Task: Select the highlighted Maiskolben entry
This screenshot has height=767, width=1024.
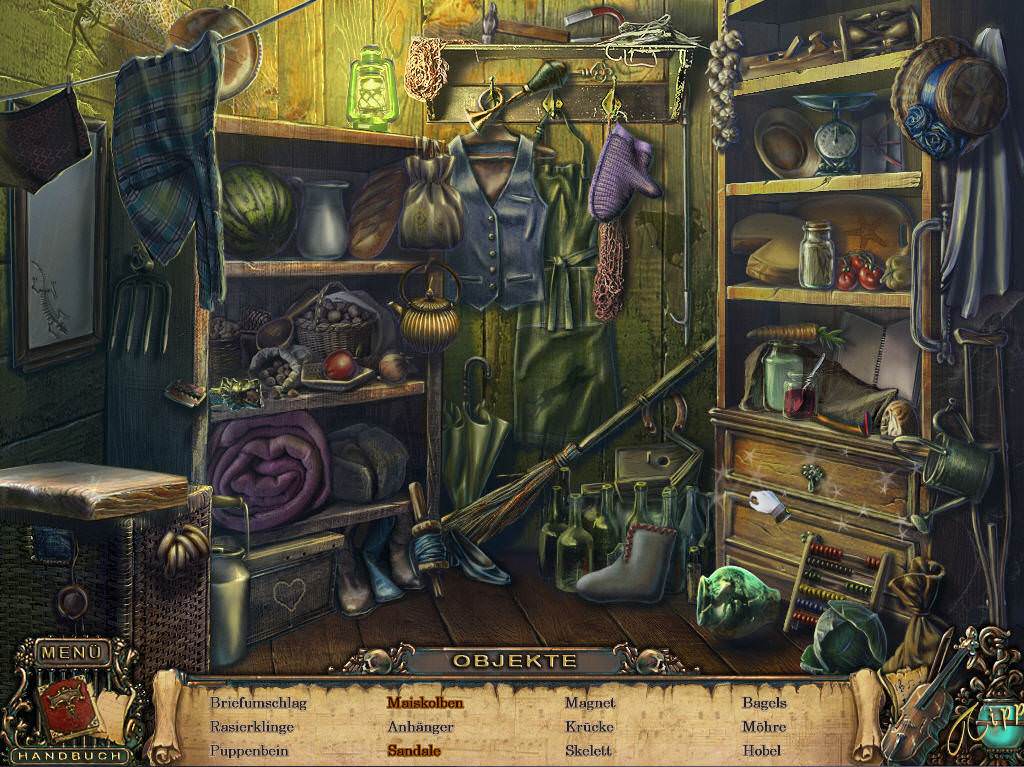Action: pos(425,702)
